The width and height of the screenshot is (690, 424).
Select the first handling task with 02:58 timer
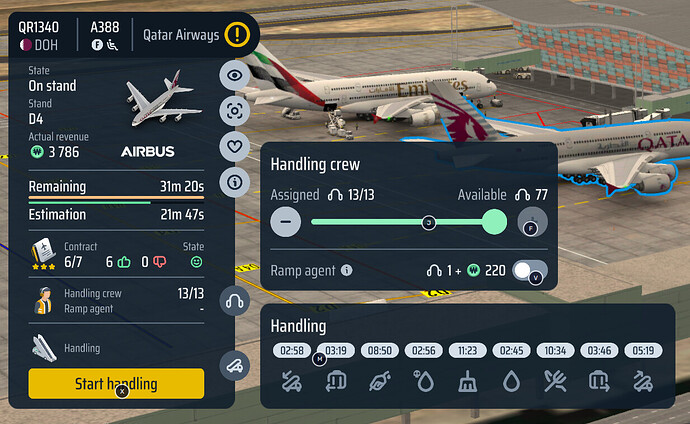tap(292, 380)
